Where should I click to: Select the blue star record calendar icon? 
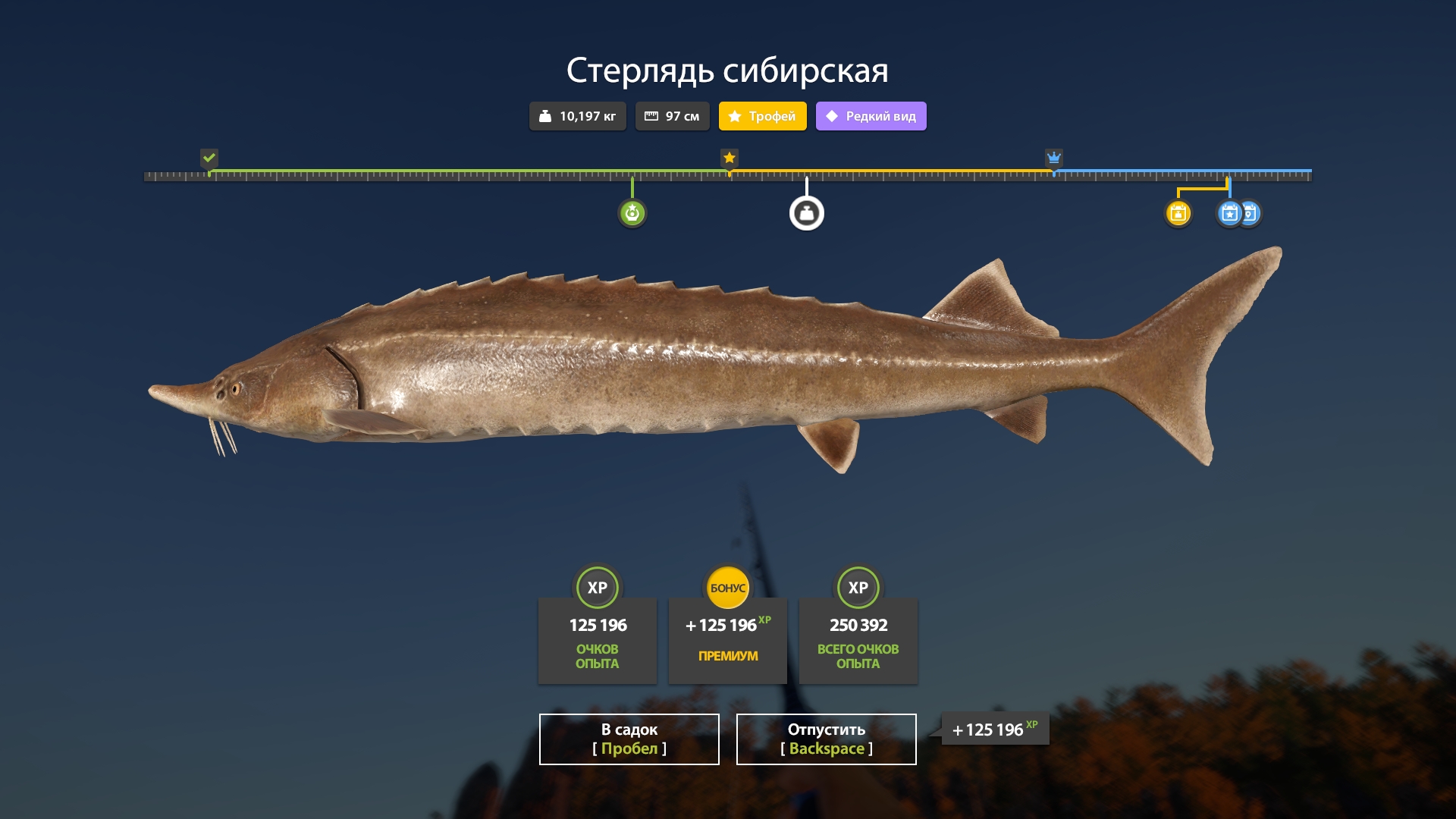[1229, 214]
